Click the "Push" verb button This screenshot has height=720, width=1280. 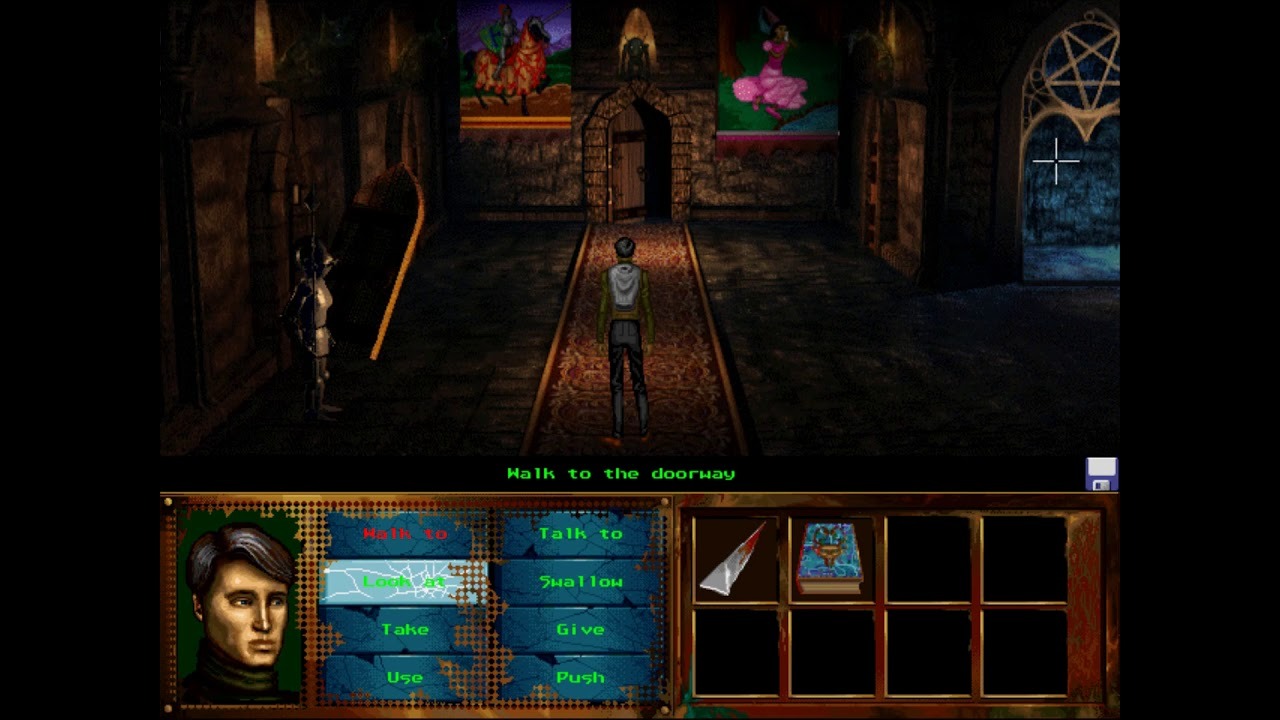(x=581, y=678)
